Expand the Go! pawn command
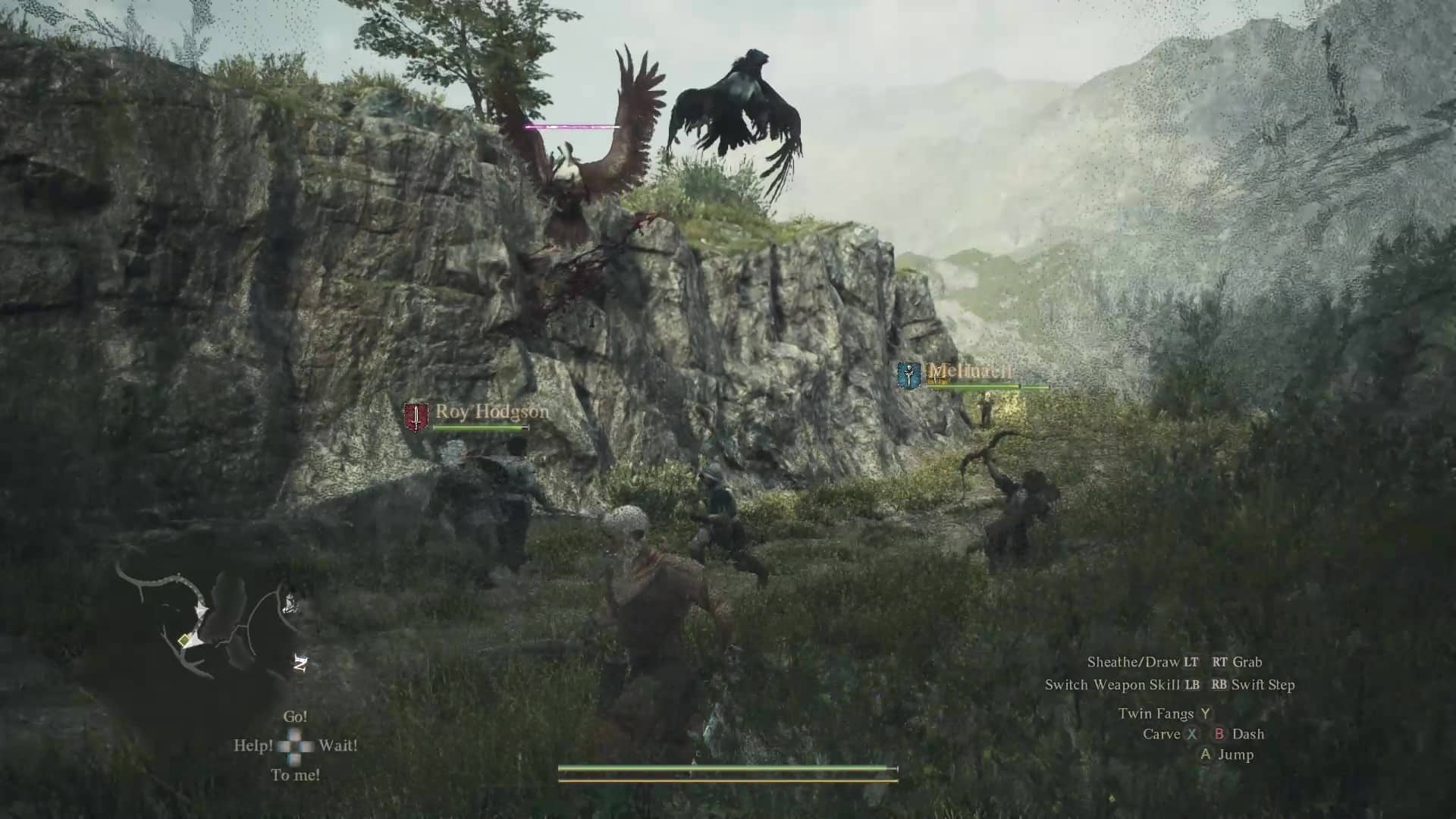 (295, 716)
